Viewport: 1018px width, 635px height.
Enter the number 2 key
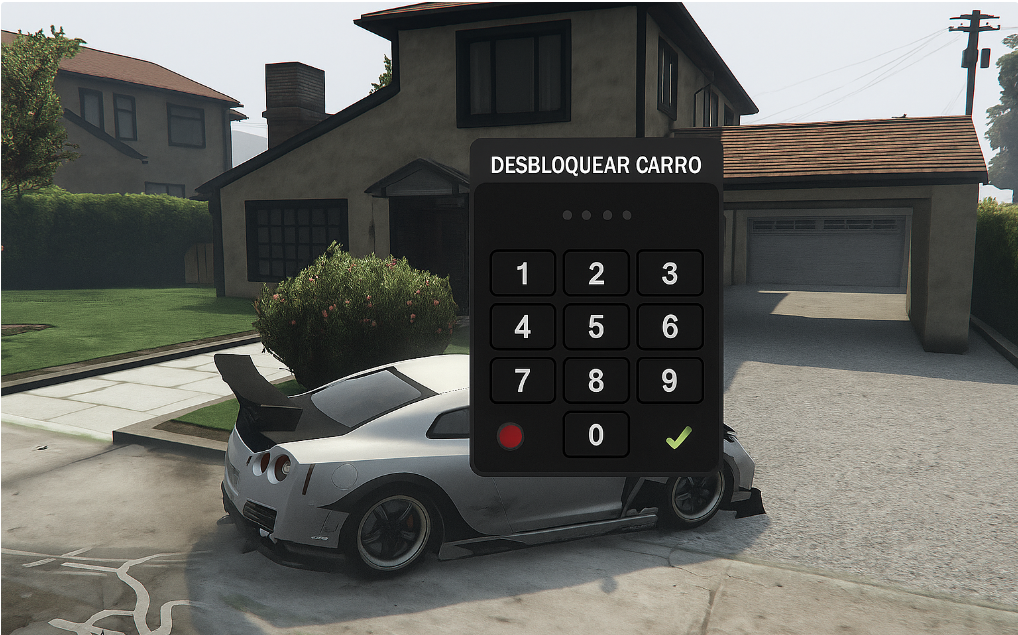pyautogui.click(x=596, y=273)
